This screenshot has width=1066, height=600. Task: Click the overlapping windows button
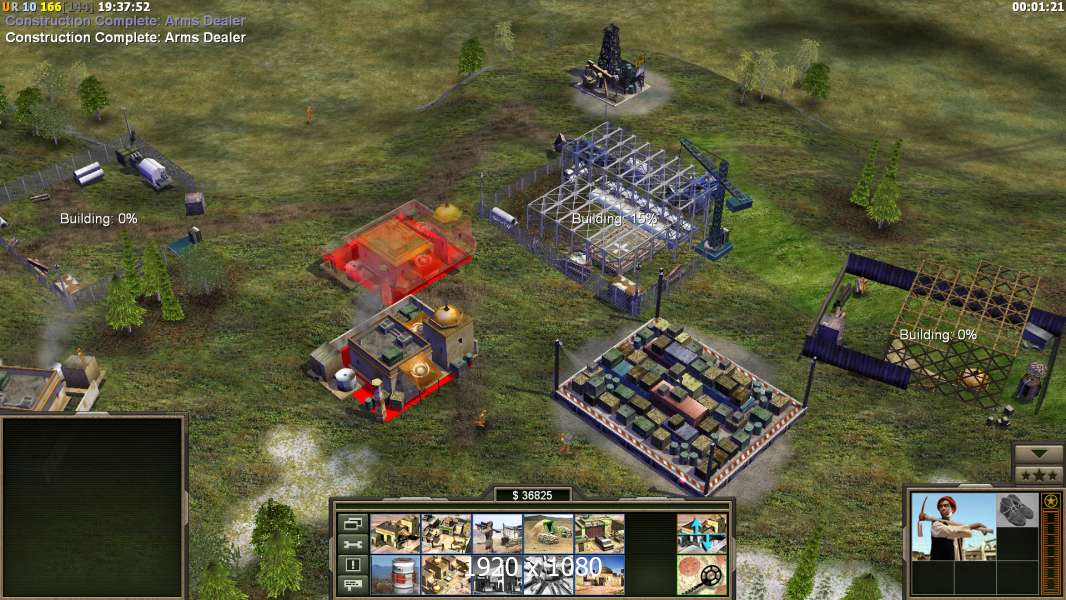(352, 523)
